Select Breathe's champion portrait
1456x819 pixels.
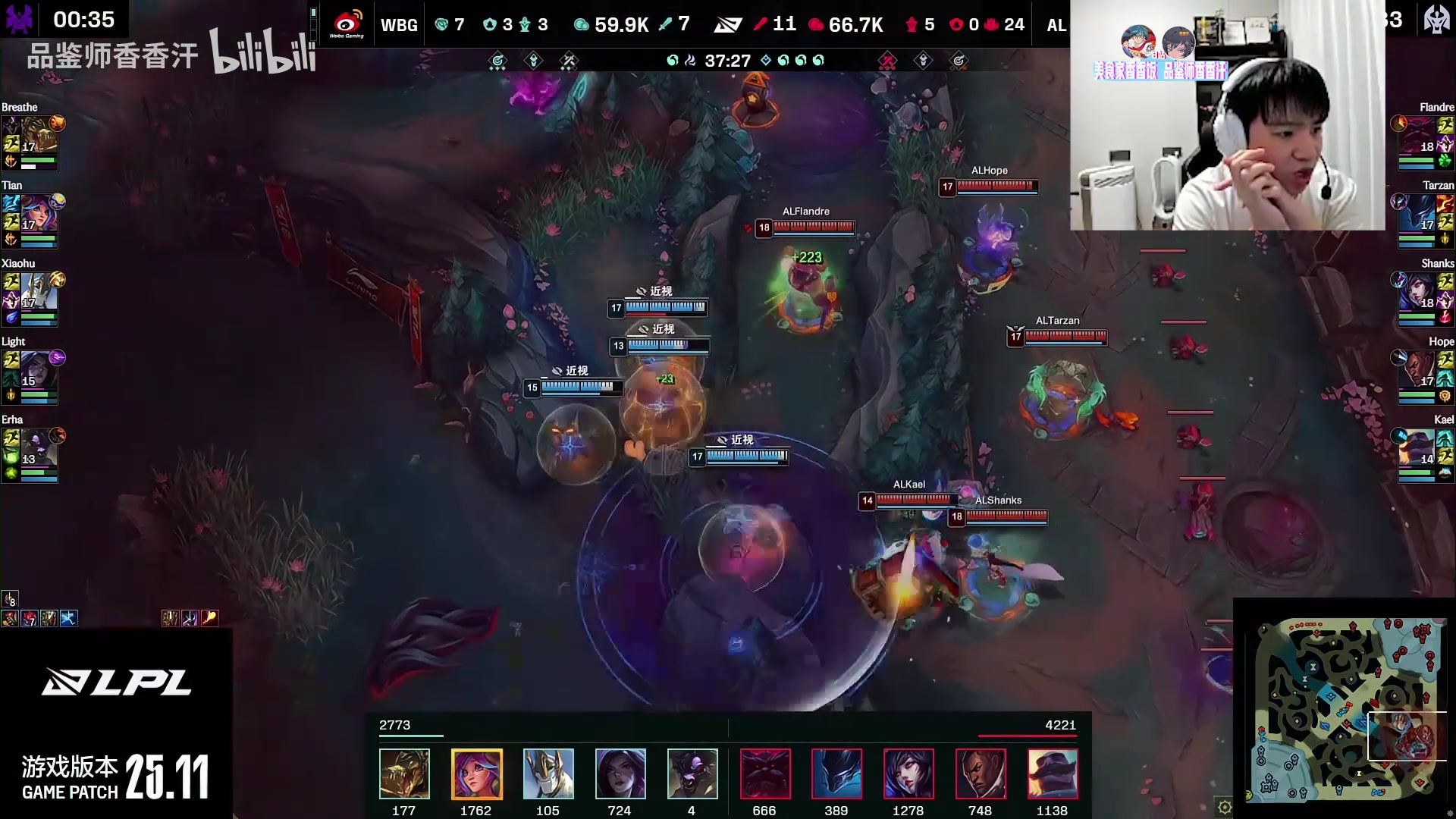pyautogui.click(x=38, y=136)
